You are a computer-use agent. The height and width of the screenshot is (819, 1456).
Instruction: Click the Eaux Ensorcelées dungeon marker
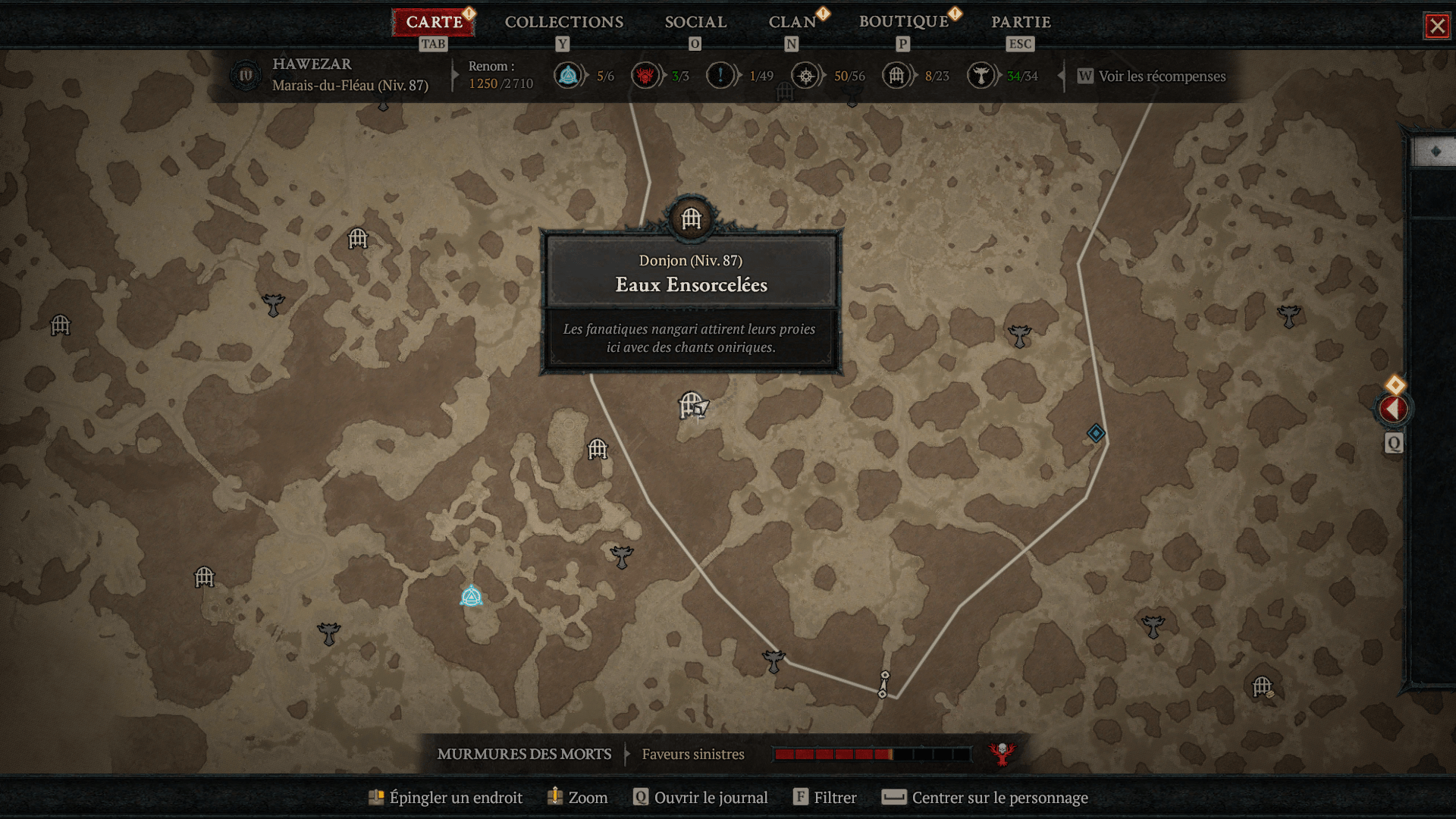[x=691, y=219]
